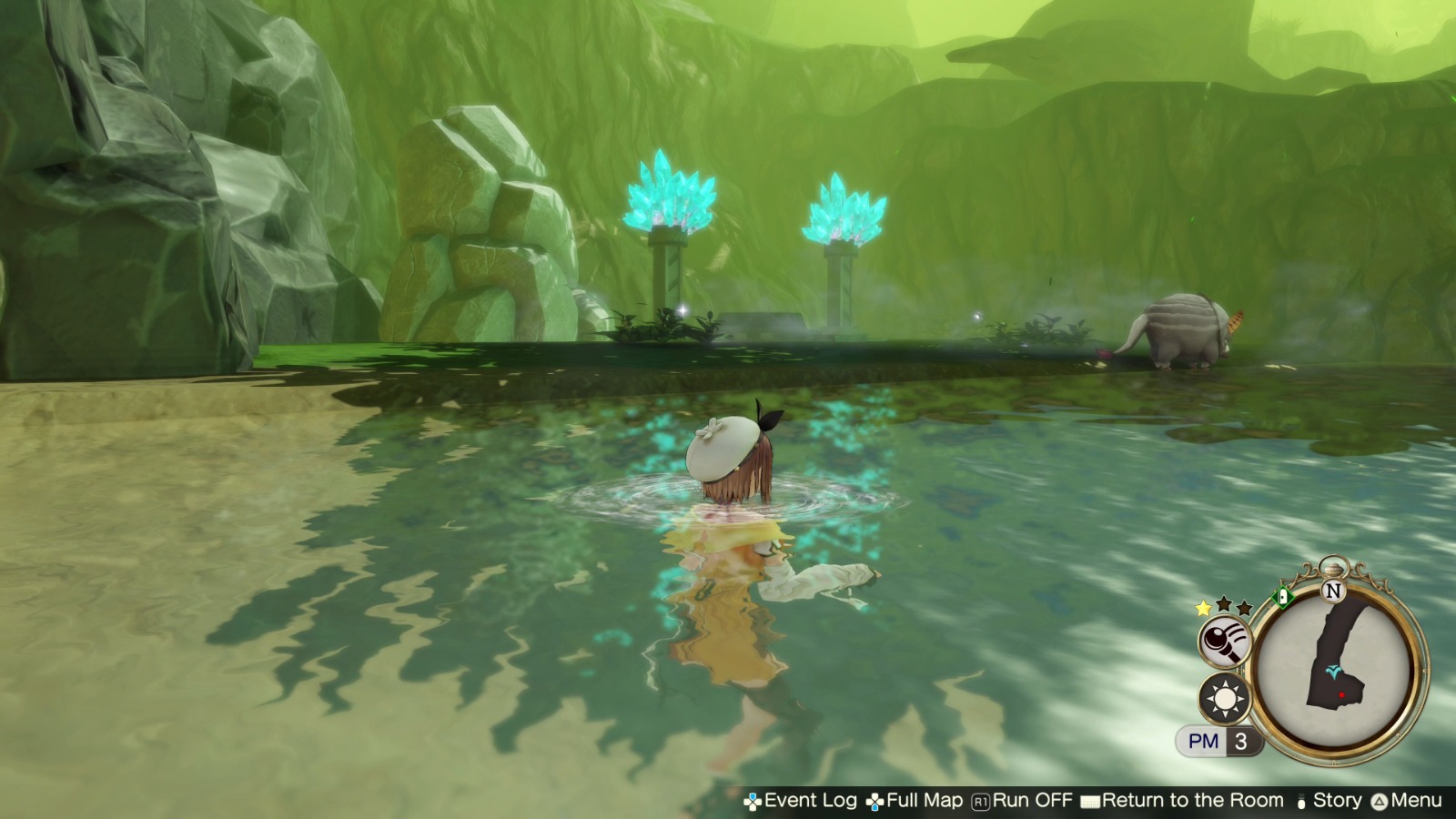Toggle Run OFF to on
This screenshot has width=1456, height=819.
click(1033, 801)
